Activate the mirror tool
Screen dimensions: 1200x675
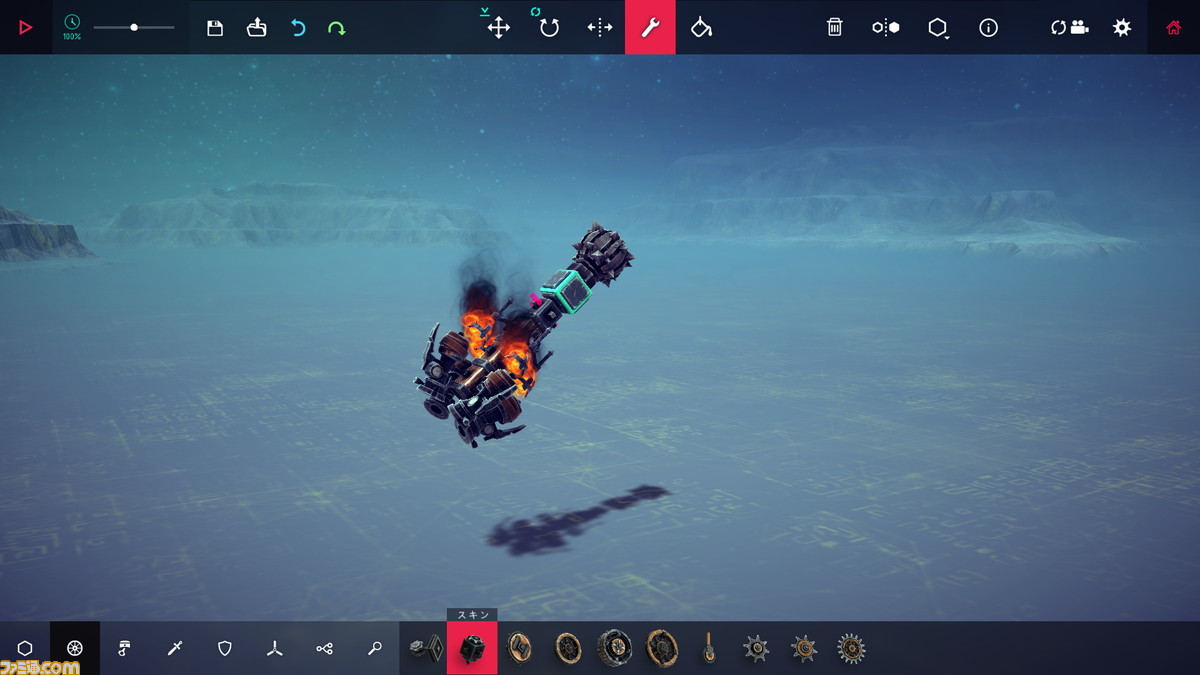[x=600, y=28]
